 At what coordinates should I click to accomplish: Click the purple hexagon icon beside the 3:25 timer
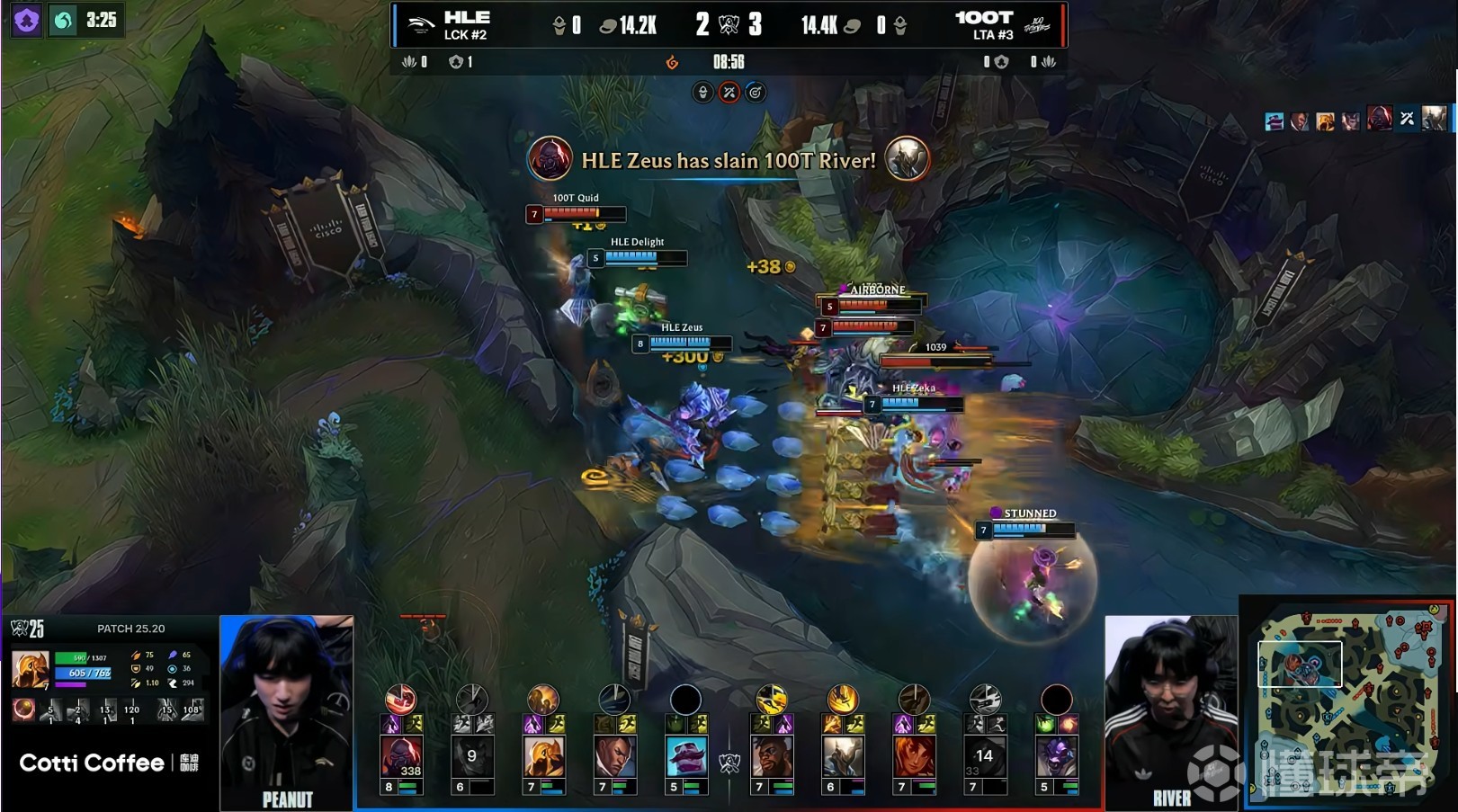(27, 21)
